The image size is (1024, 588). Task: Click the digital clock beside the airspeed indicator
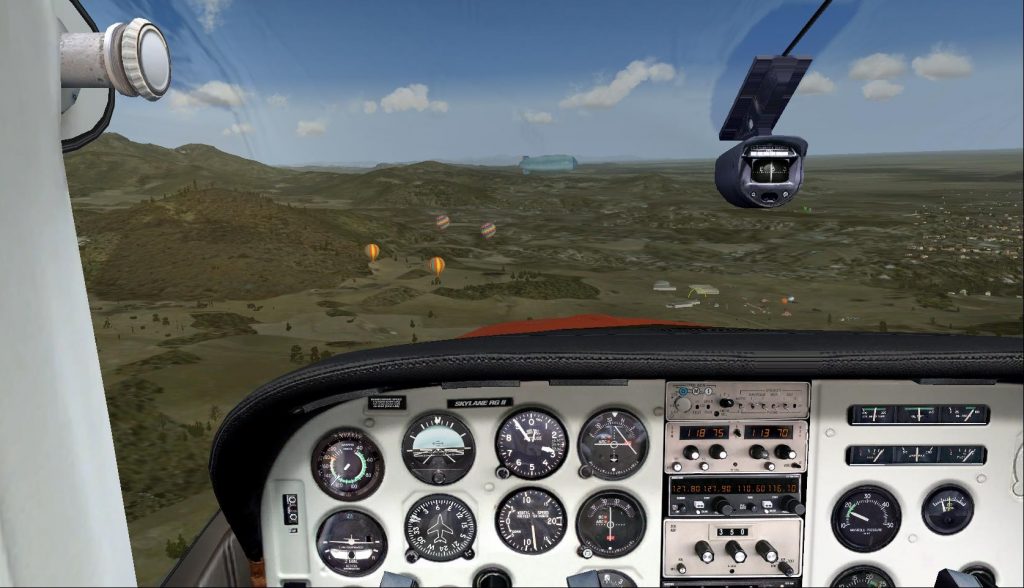(x=291, y=509)
